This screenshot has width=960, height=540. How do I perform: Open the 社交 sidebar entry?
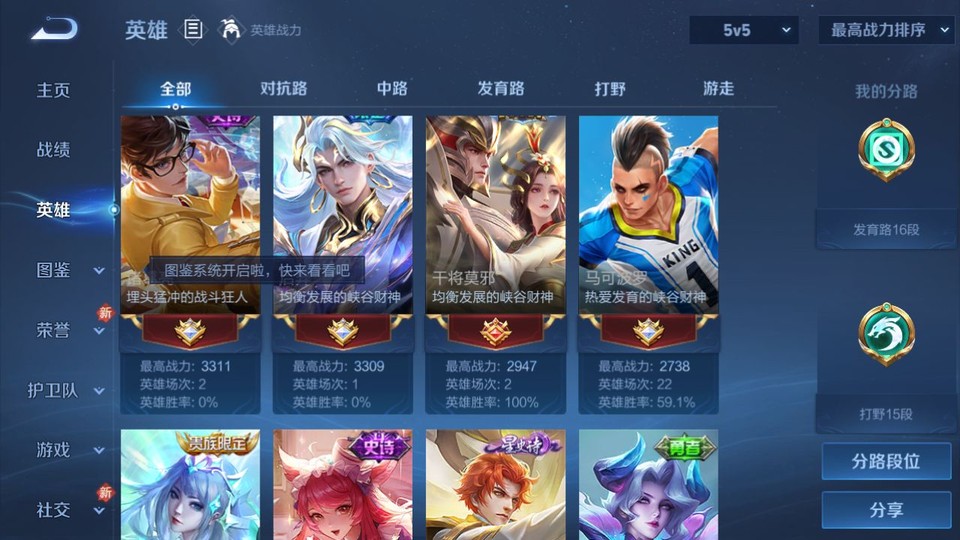coord(66,510)
